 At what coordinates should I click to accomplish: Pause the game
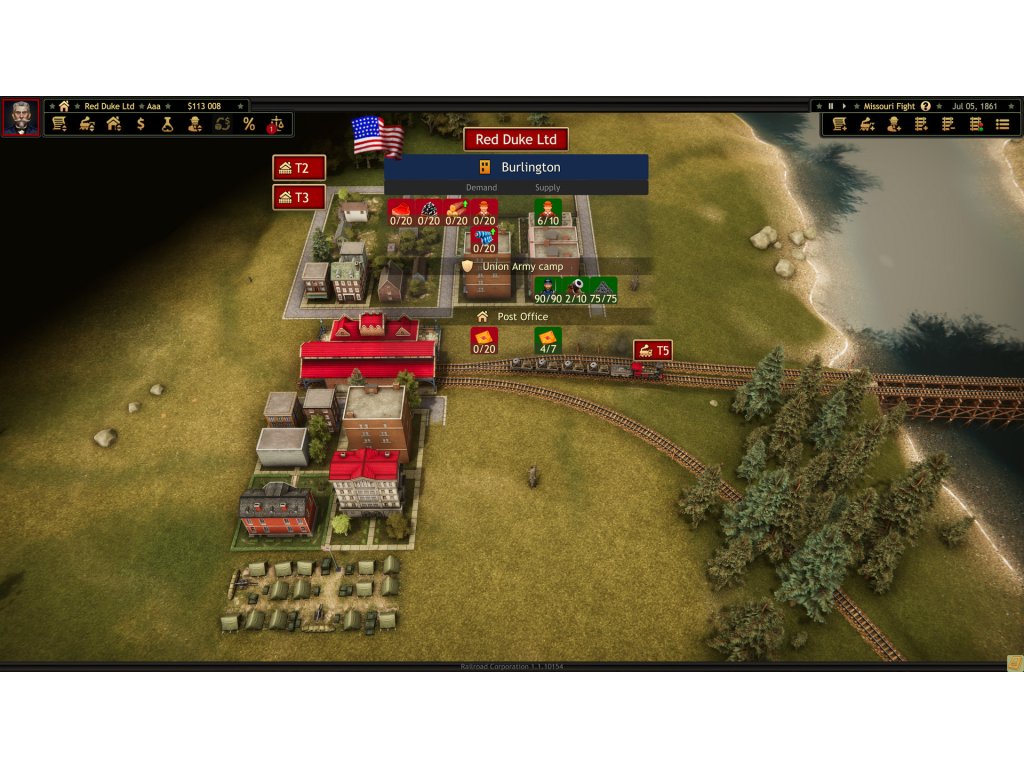[x=830, y=106]
